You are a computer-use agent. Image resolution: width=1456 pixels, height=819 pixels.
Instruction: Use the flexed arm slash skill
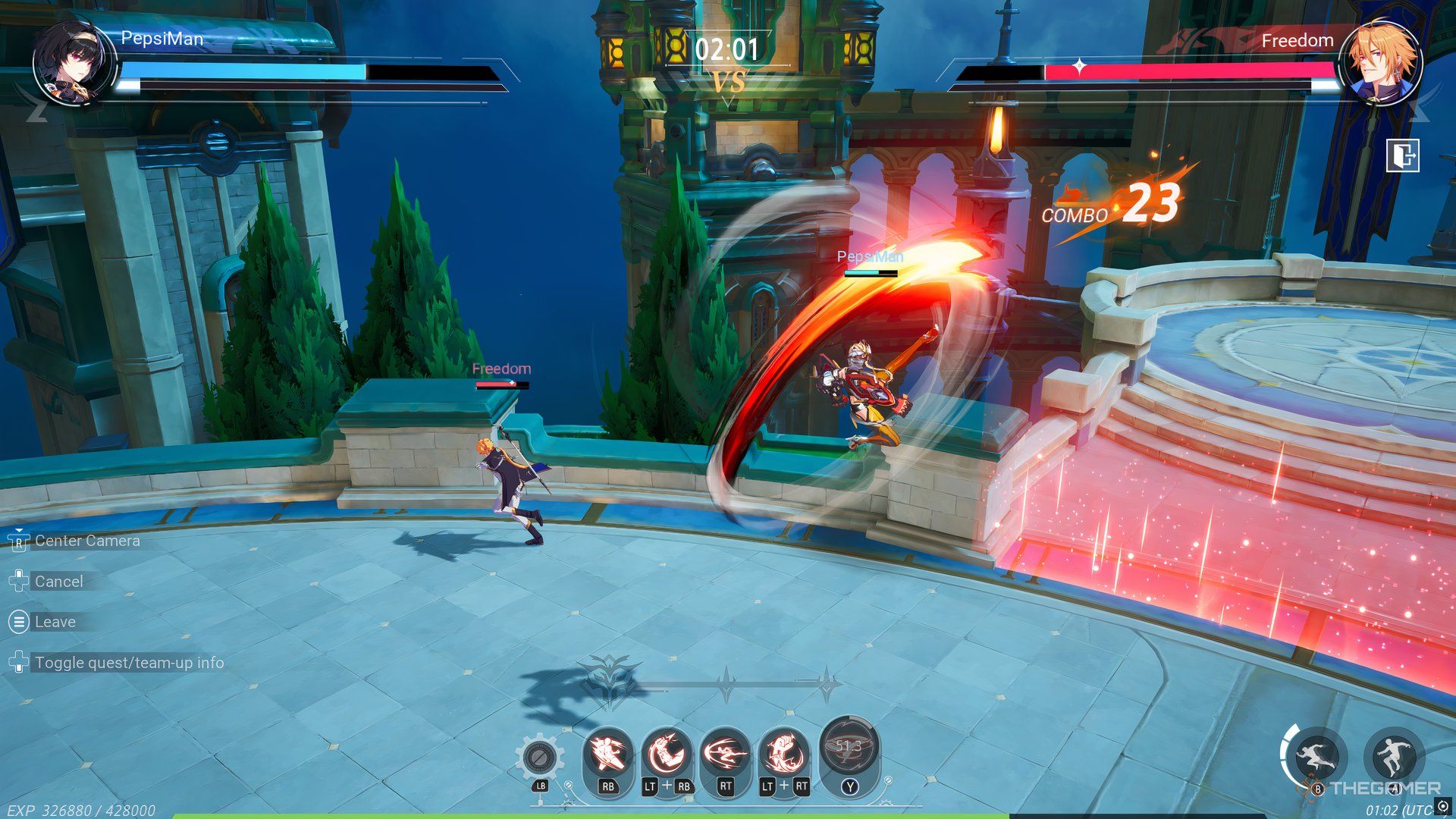667,753
